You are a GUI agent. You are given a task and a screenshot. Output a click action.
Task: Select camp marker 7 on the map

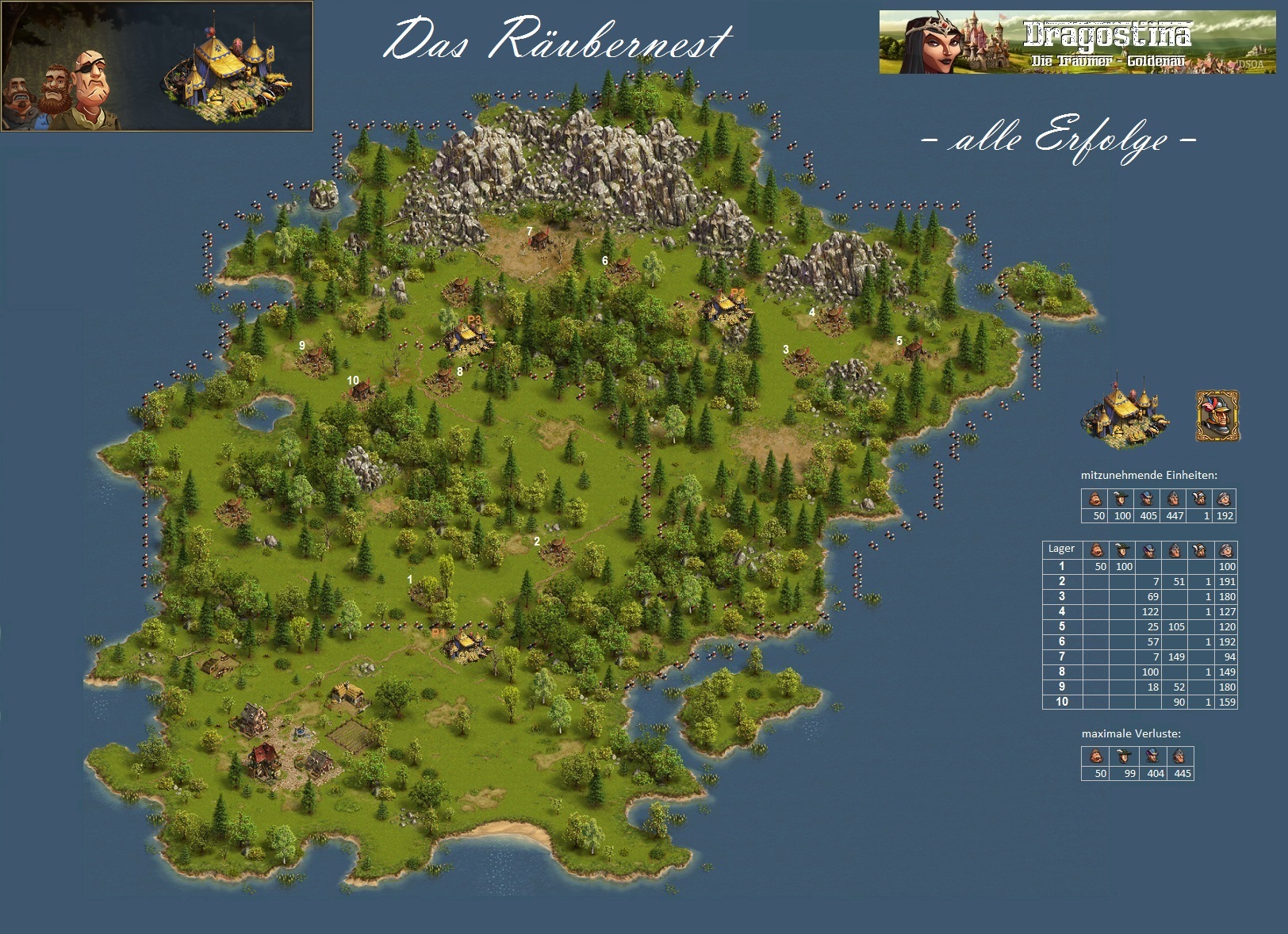[x=530, y=232]
